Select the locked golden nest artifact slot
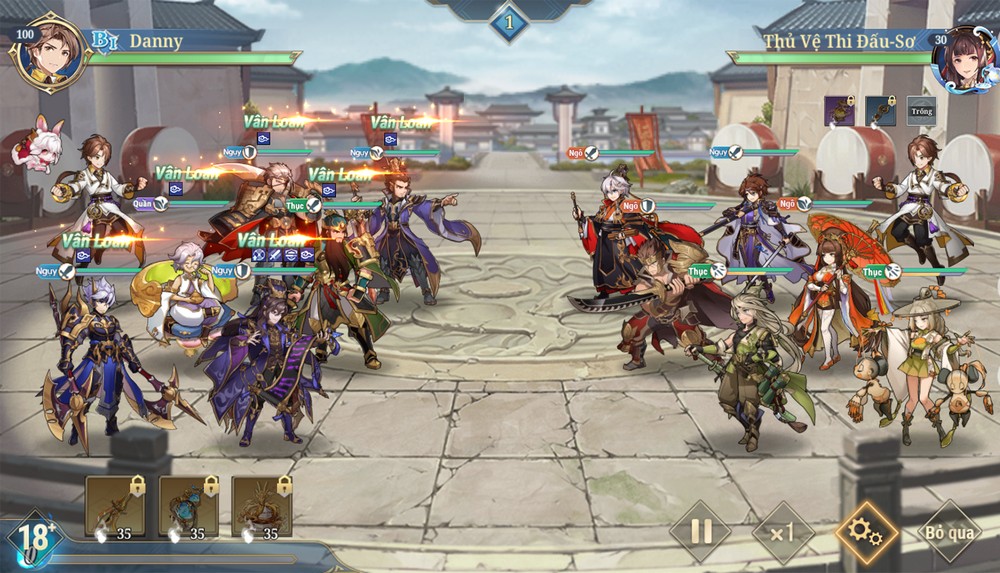 click(x=262, y=506)
